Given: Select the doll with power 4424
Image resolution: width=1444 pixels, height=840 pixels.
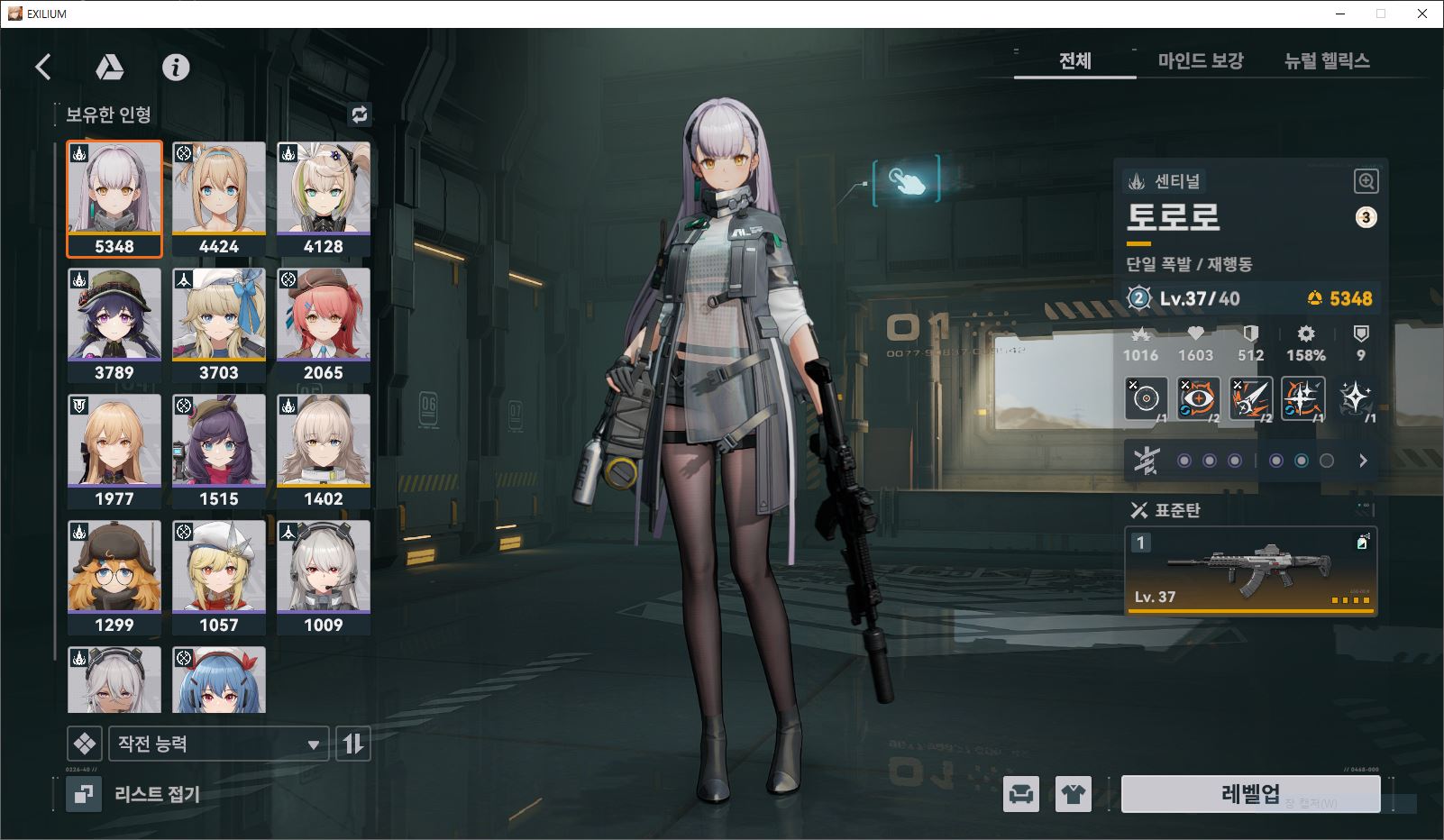Looking at the screenshot, I should click(219, 198).
